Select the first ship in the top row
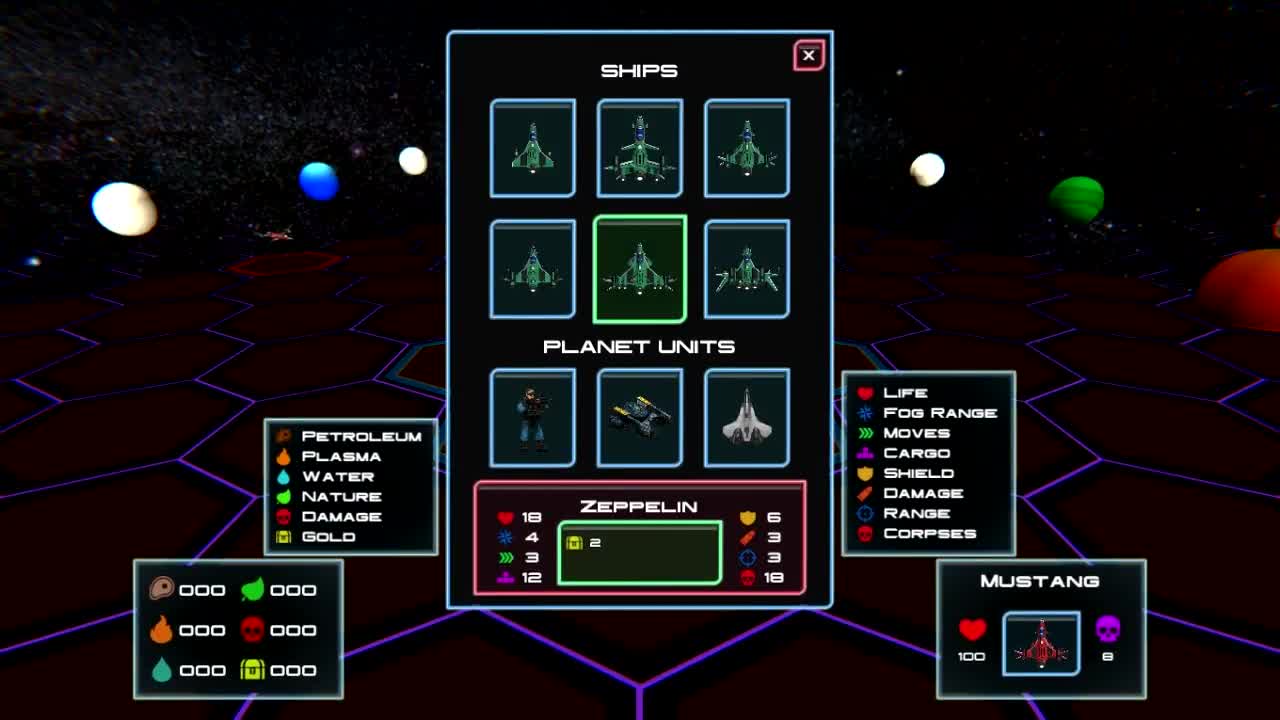 pyautogui.click(x=533, y=147)
